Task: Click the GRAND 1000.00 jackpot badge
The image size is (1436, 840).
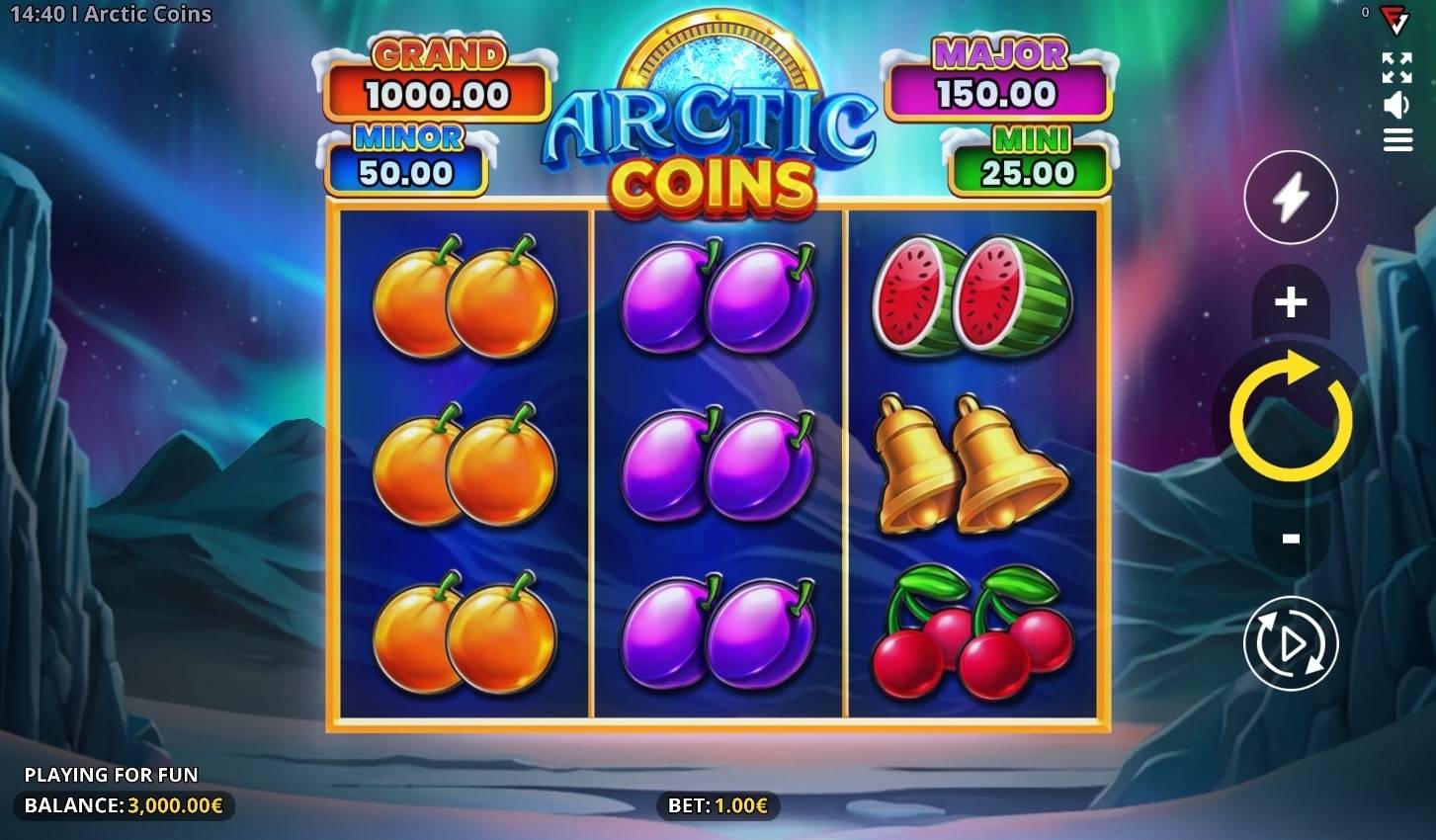Action: 438,72
